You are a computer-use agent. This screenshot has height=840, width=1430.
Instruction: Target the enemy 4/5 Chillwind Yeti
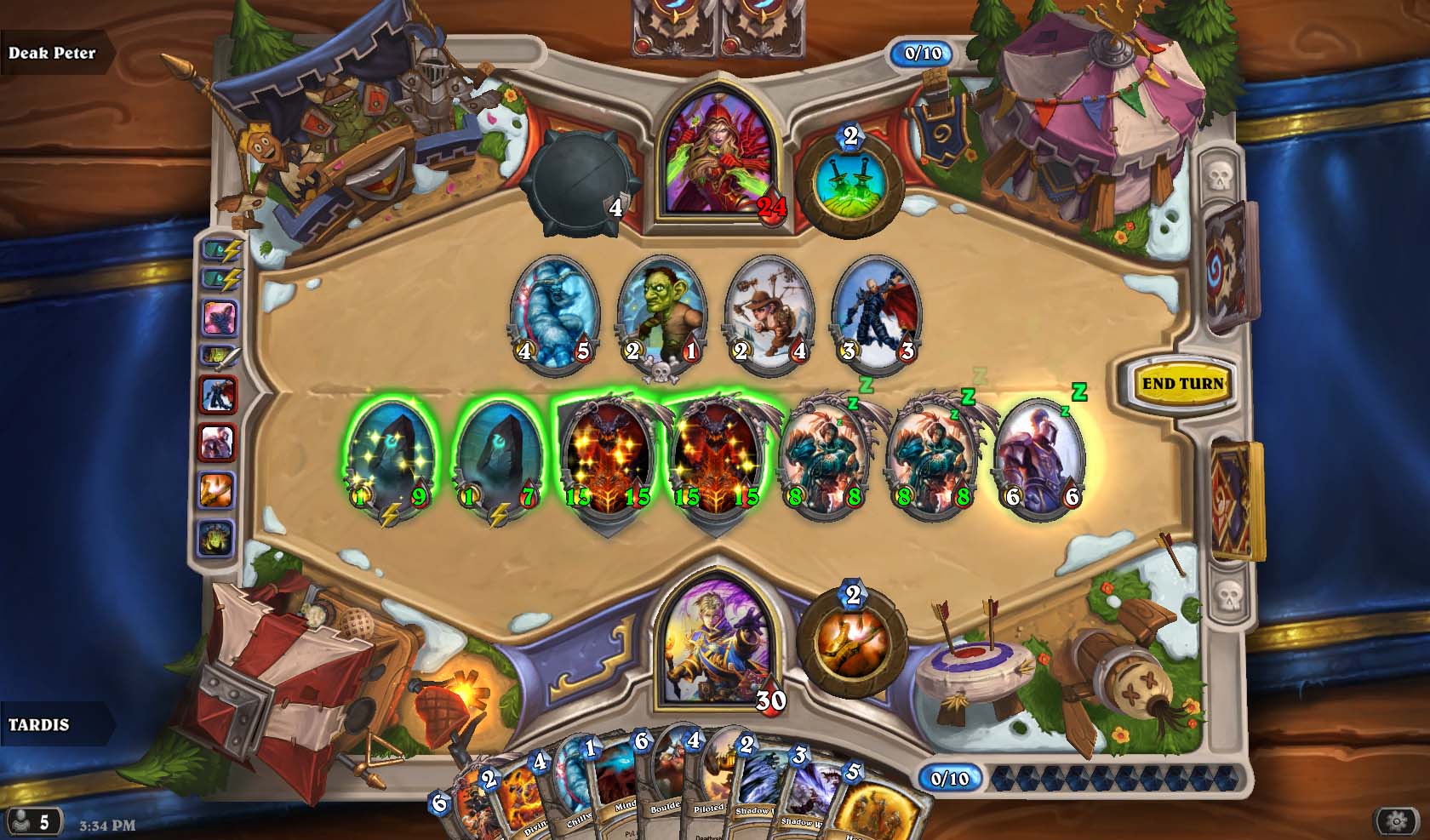pos(554,313)
